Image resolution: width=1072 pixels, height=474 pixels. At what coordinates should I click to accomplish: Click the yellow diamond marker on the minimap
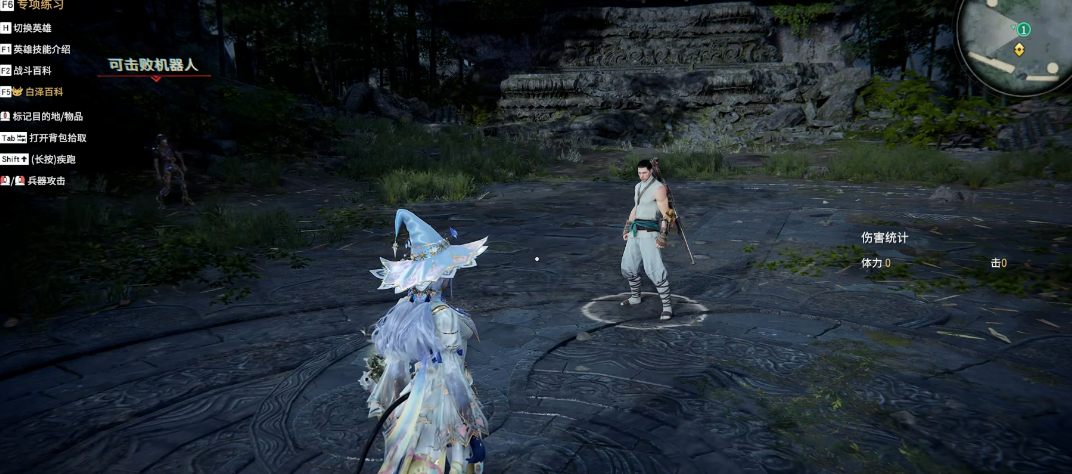point(1019,49)
